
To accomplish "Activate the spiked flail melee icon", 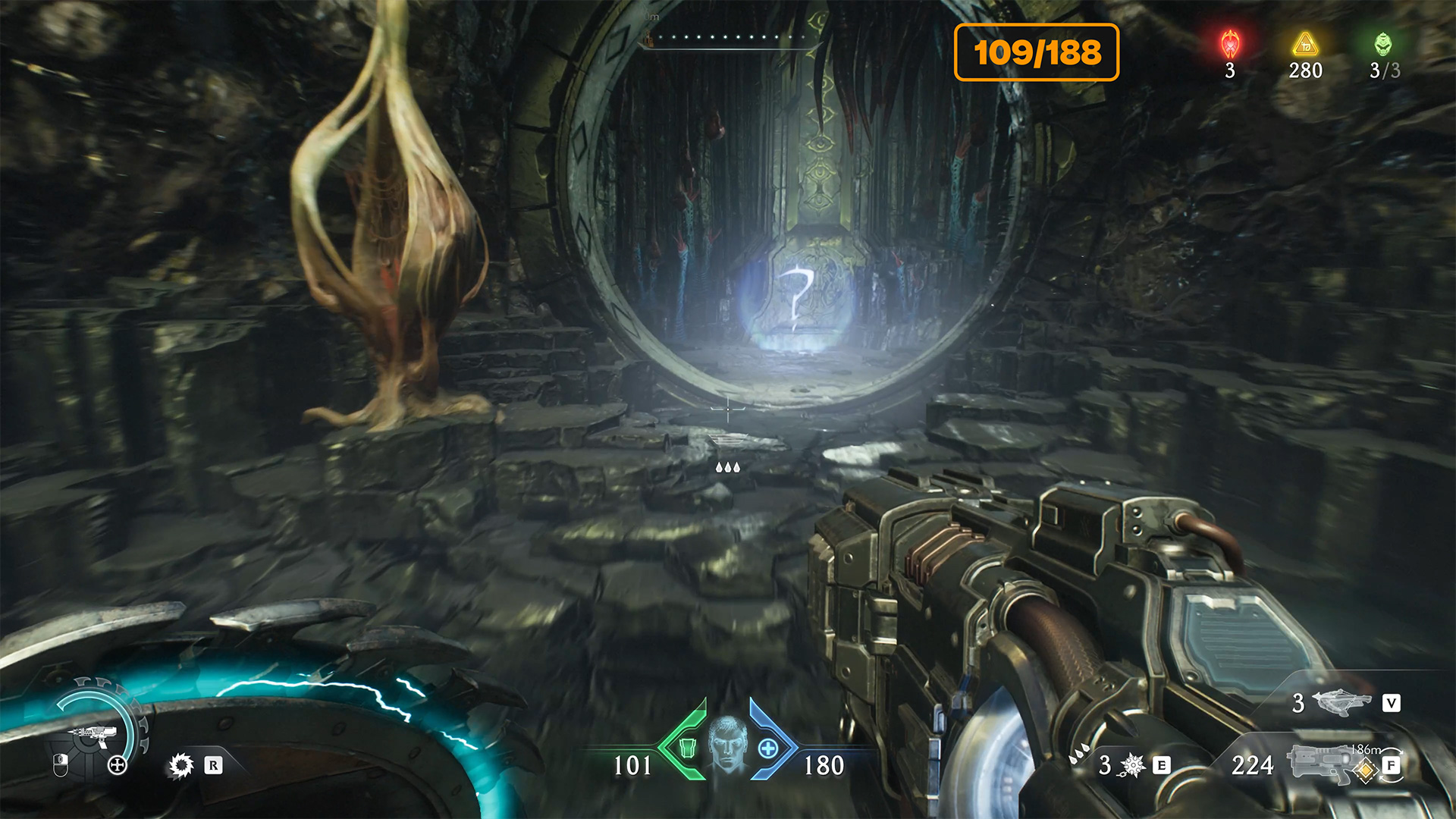I will tap(1131, 765).
